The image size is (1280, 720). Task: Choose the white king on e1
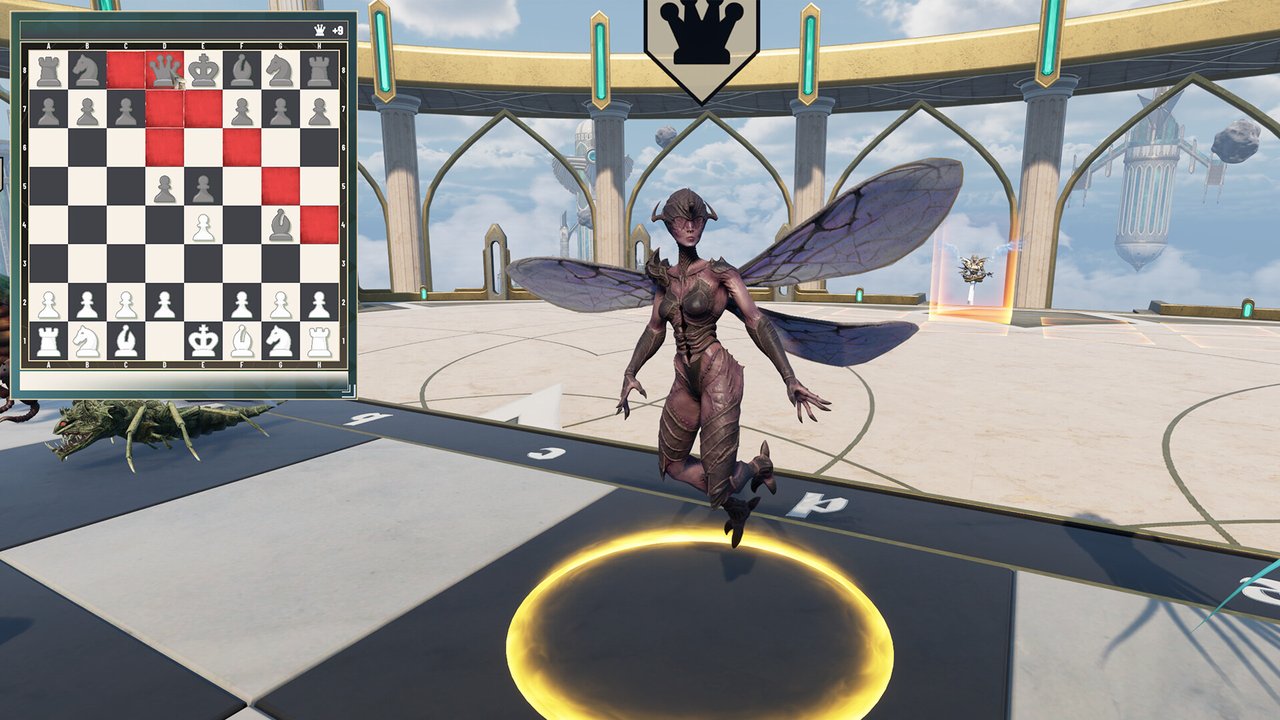203,341
